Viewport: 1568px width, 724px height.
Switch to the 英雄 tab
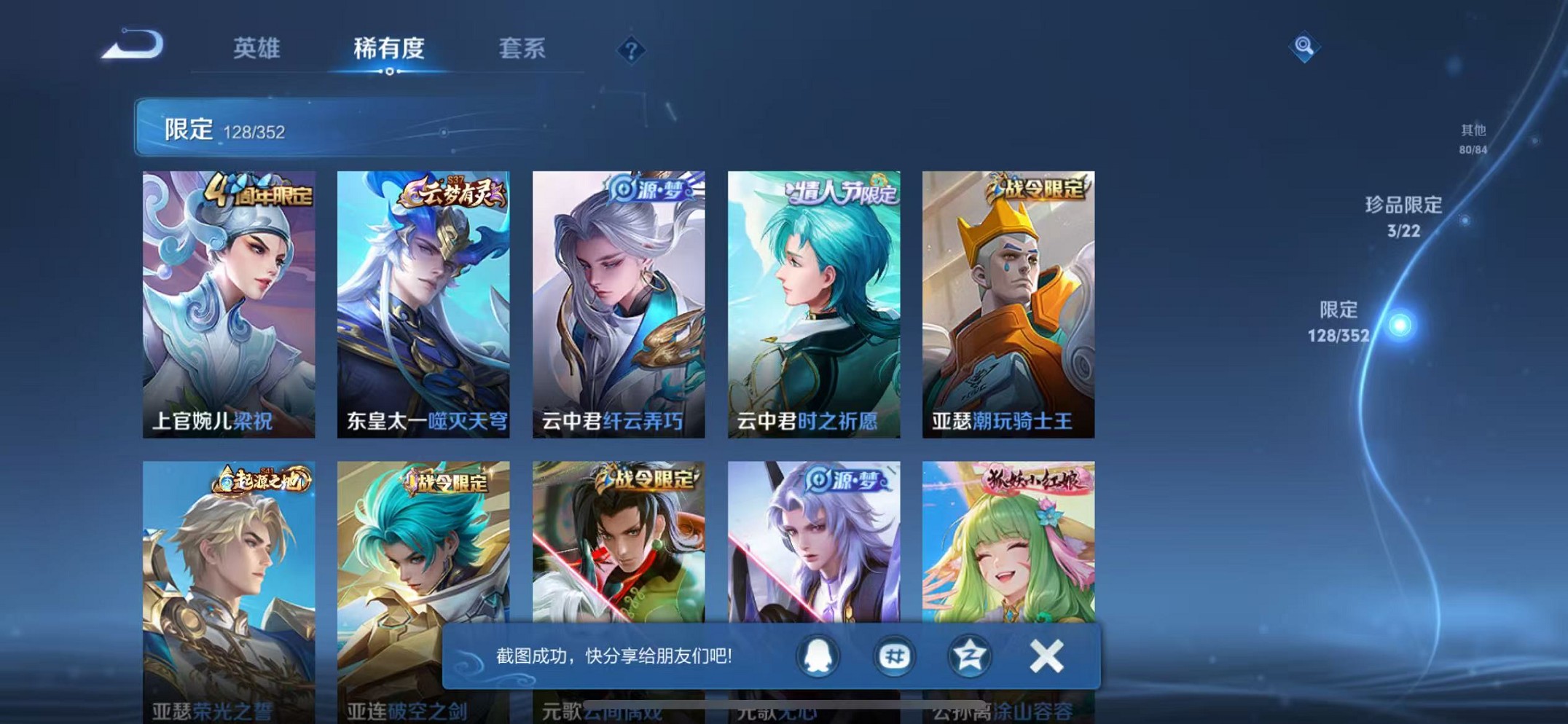pyautogui.click(x=257, y=49)
